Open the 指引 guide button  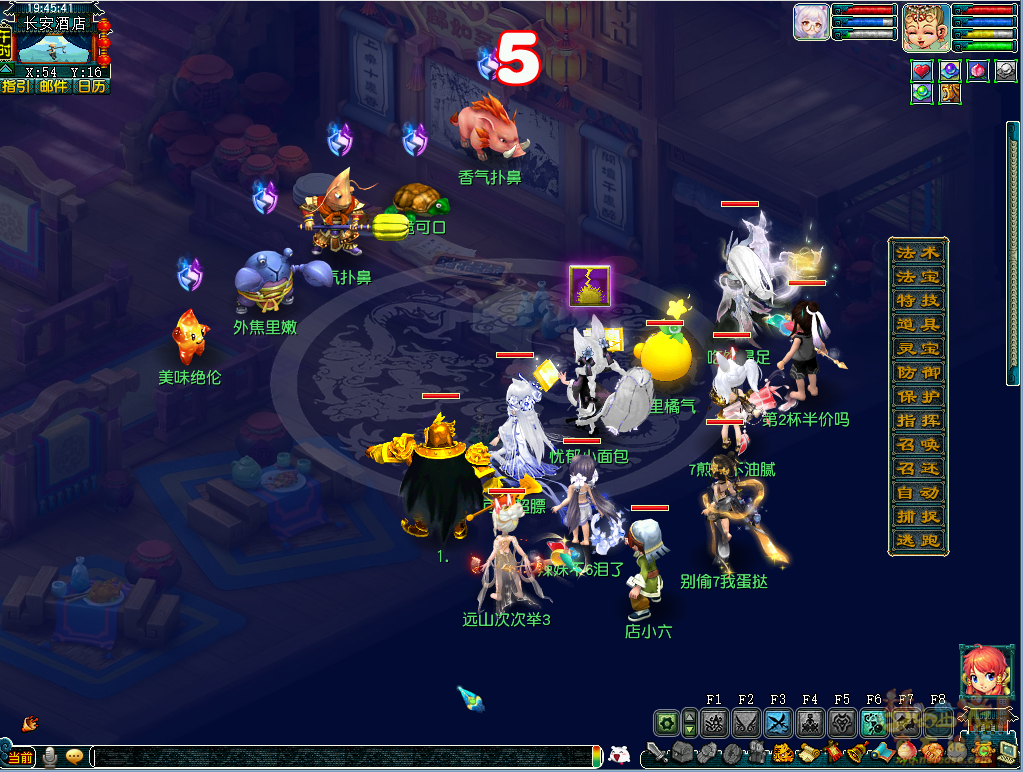click(x=16, y=87)
